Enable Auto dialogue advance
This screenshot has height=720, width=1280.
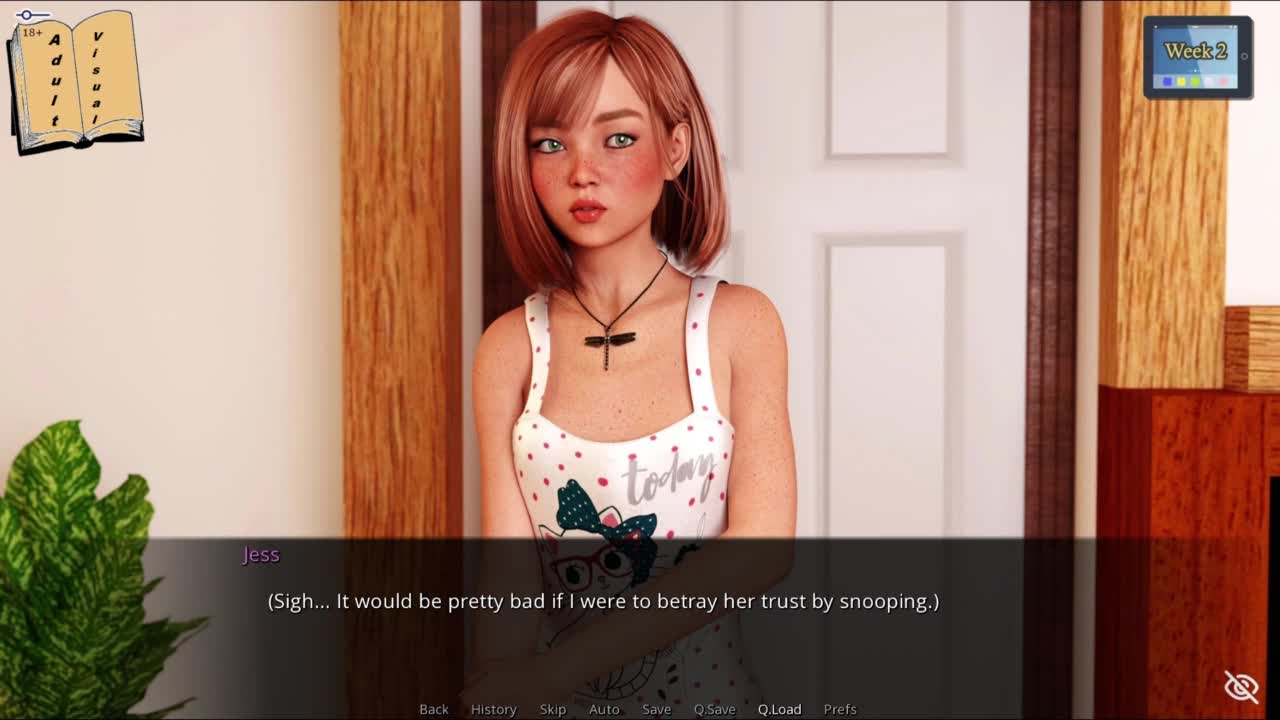tap(604, 709)
